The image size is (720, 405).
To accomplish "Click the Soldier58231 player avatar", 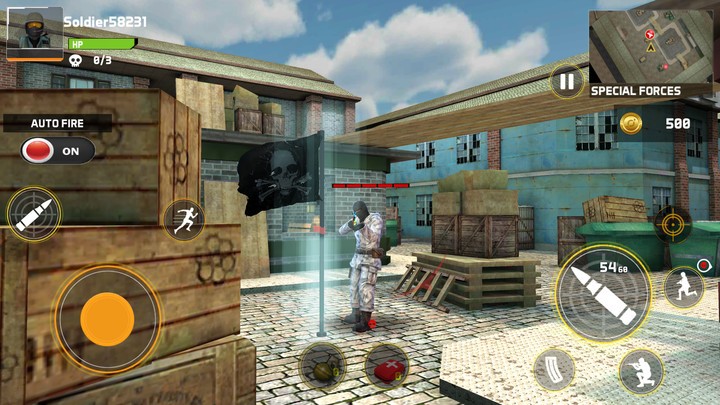I will 35,33.
